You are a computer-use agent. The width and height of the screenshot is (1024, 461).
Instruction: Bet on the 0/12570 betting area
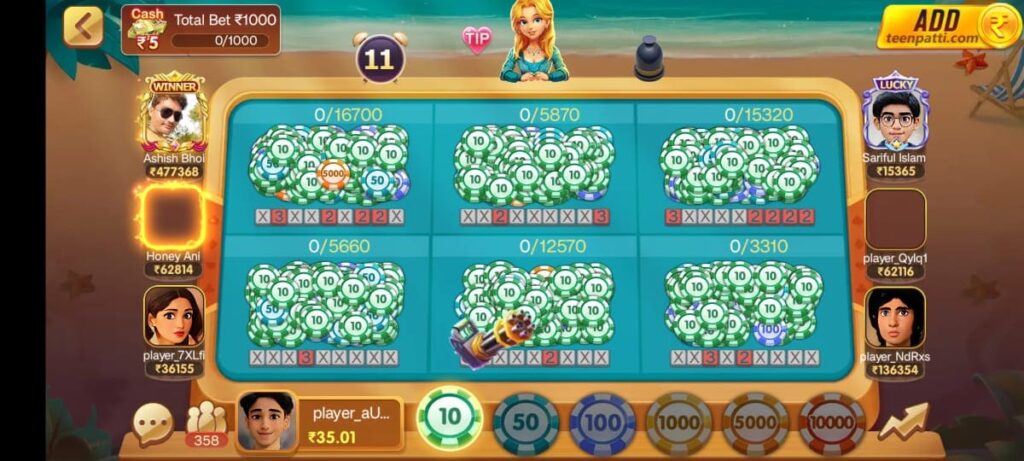click(x=535, y=302)
